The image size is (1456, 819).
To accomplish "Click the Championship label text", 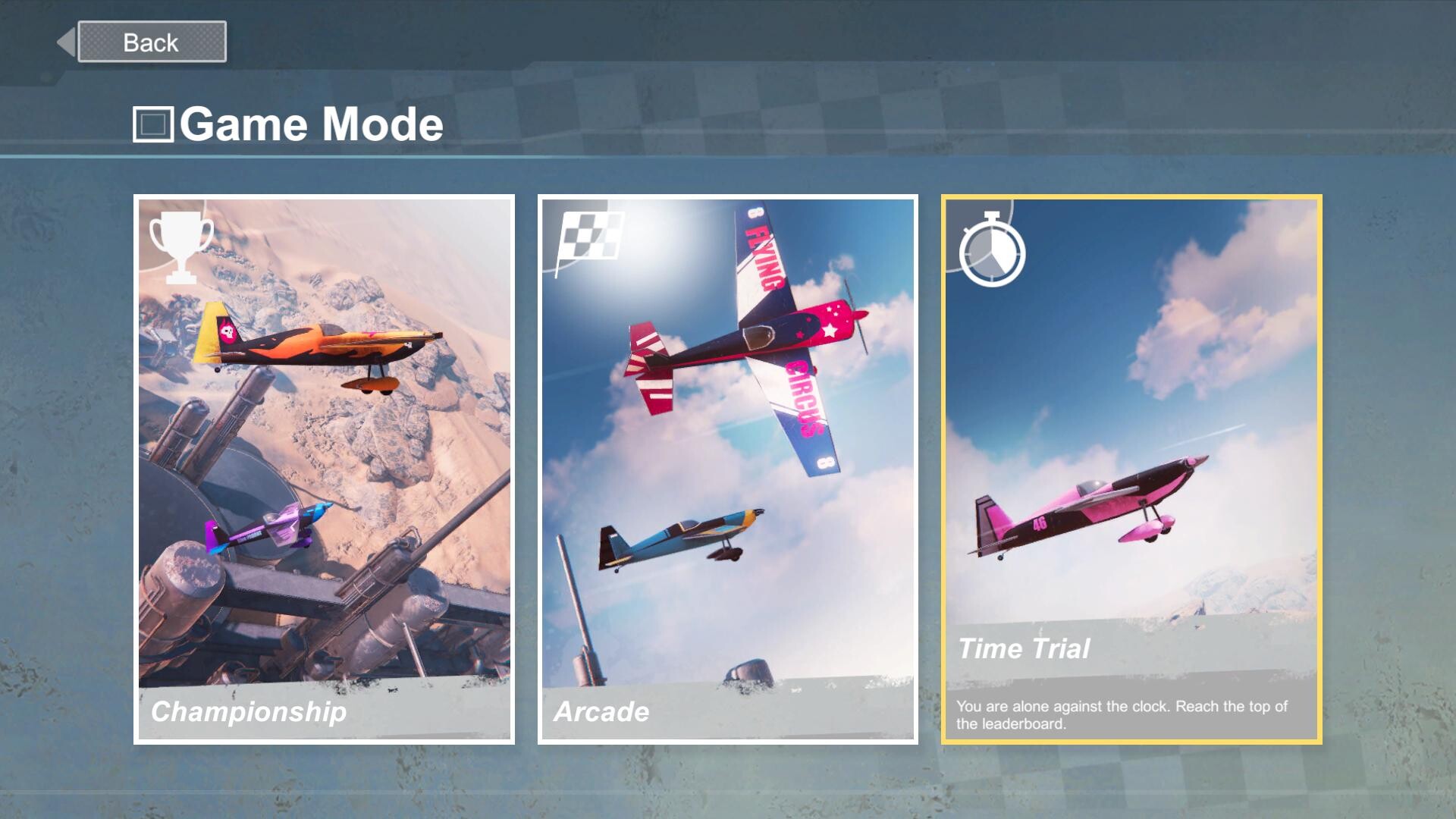I will click(250, 711).
